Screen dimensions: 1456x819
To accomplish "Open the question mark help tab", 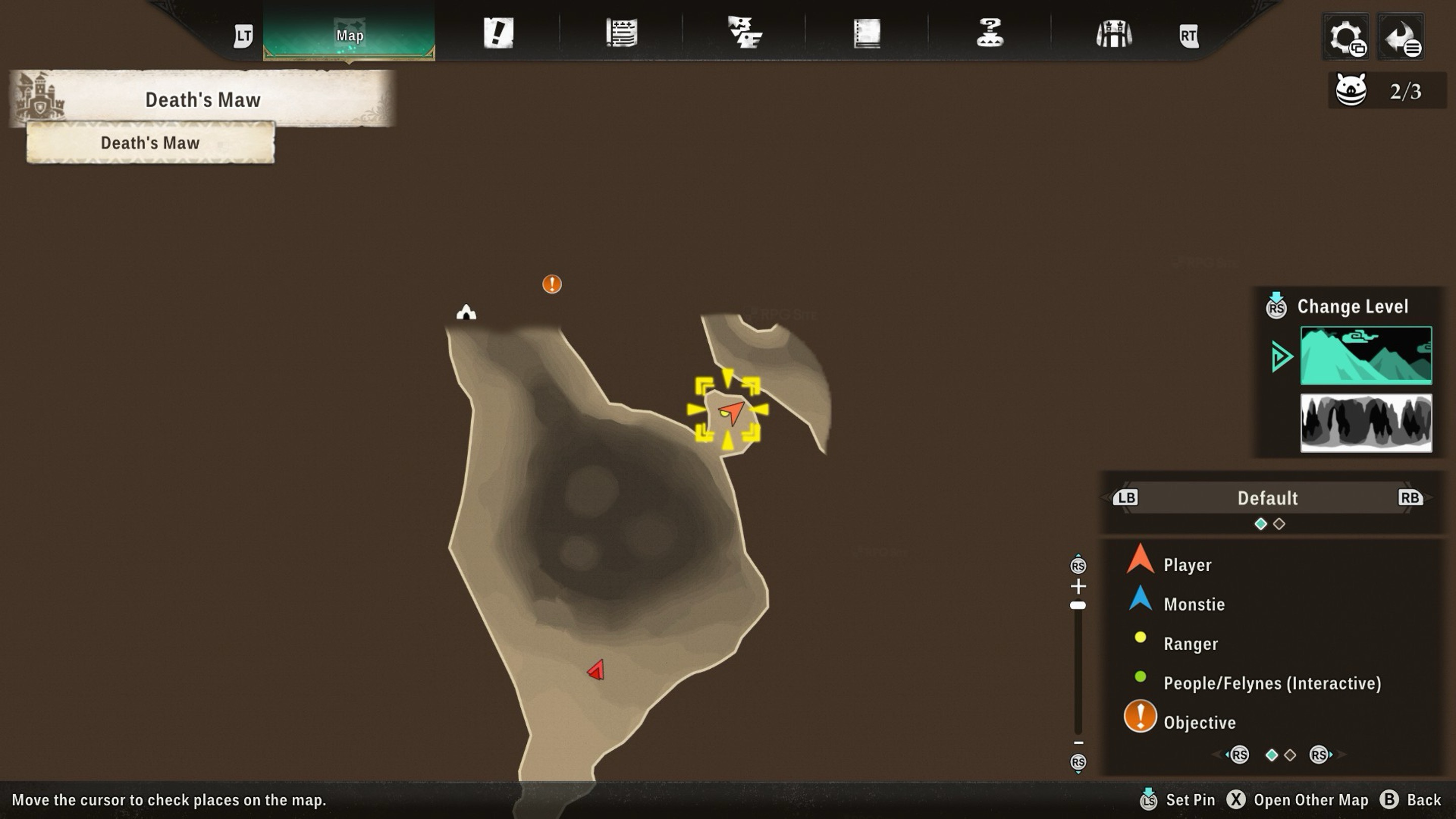I will [x=990, y=33].
